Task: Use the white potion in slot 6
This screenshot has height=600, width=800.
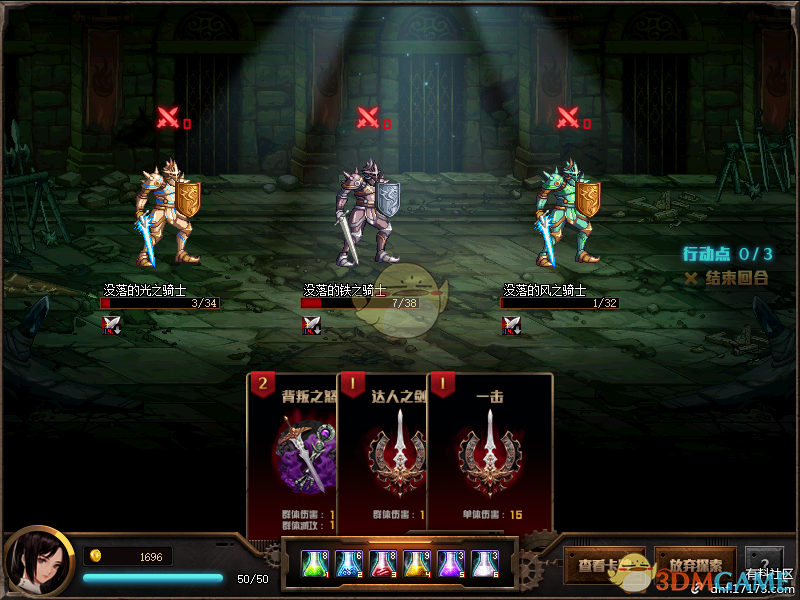Action: [485, 564]
